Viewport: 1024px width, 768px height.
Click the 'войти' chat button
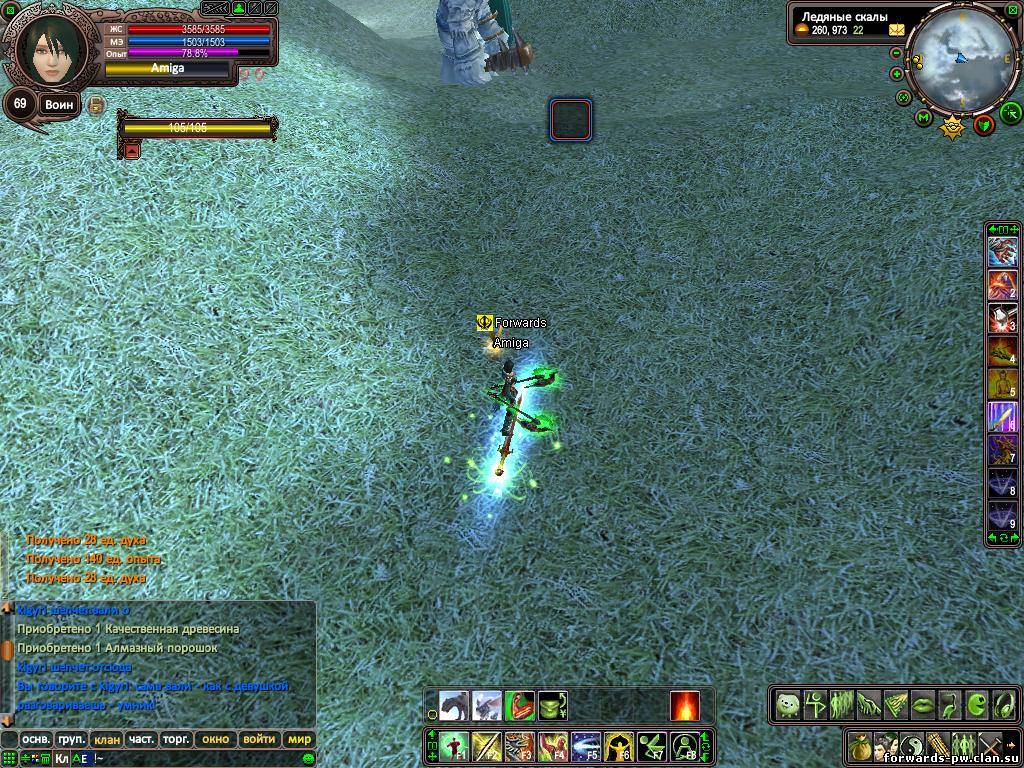[x=259, y=739]
